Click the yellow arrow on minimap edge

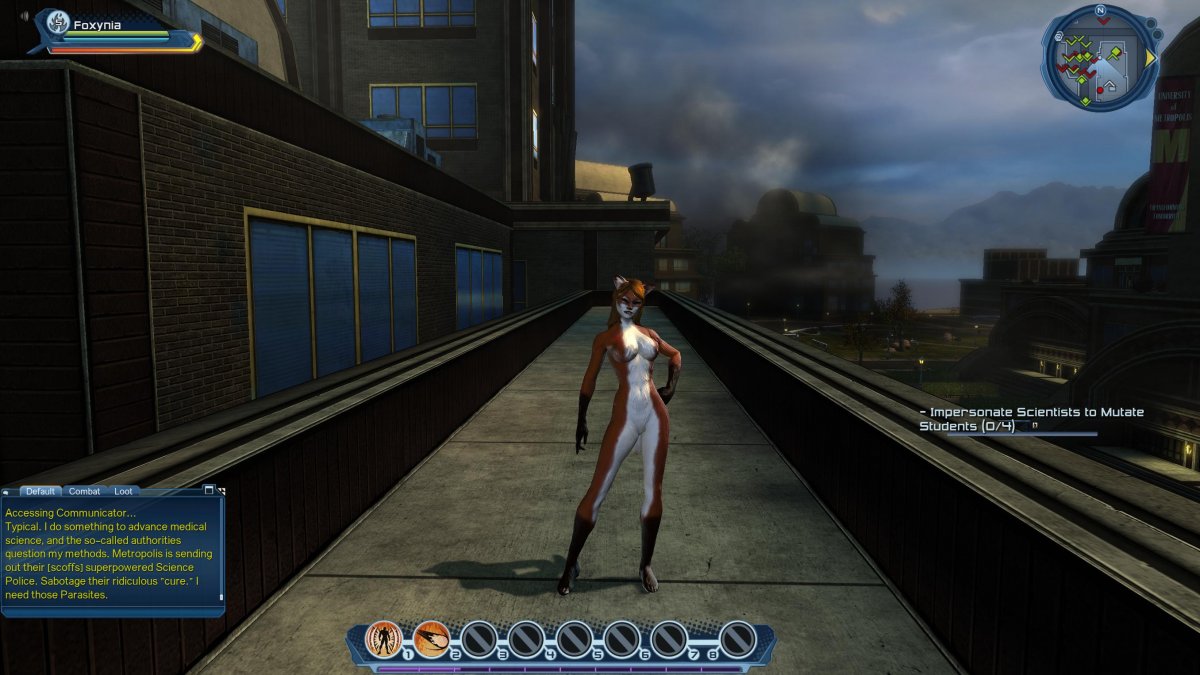click(1151, 58)
